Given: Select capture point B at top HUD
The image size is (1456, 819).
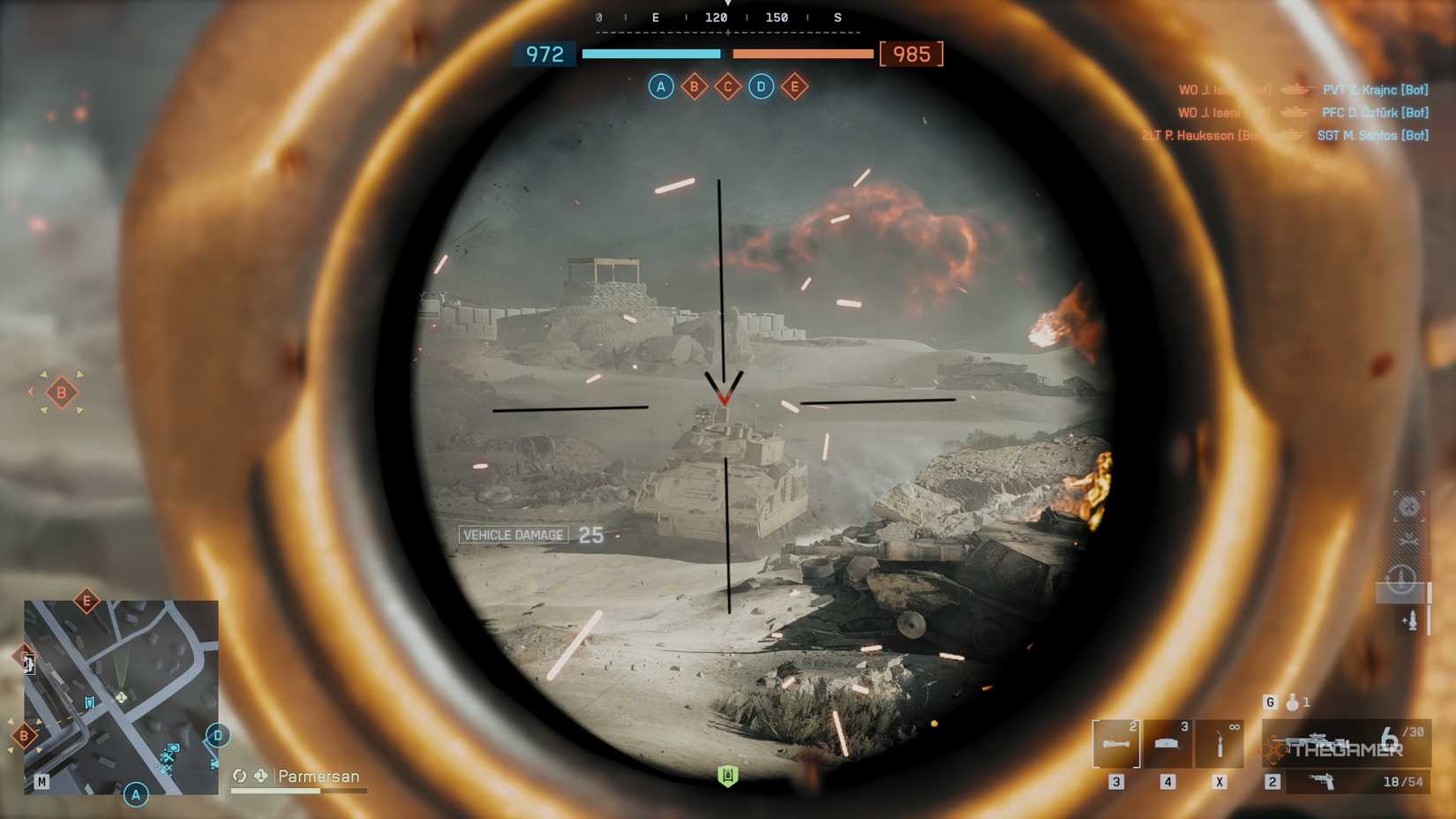Looking at the screenshot, I should tap(694, 86).
